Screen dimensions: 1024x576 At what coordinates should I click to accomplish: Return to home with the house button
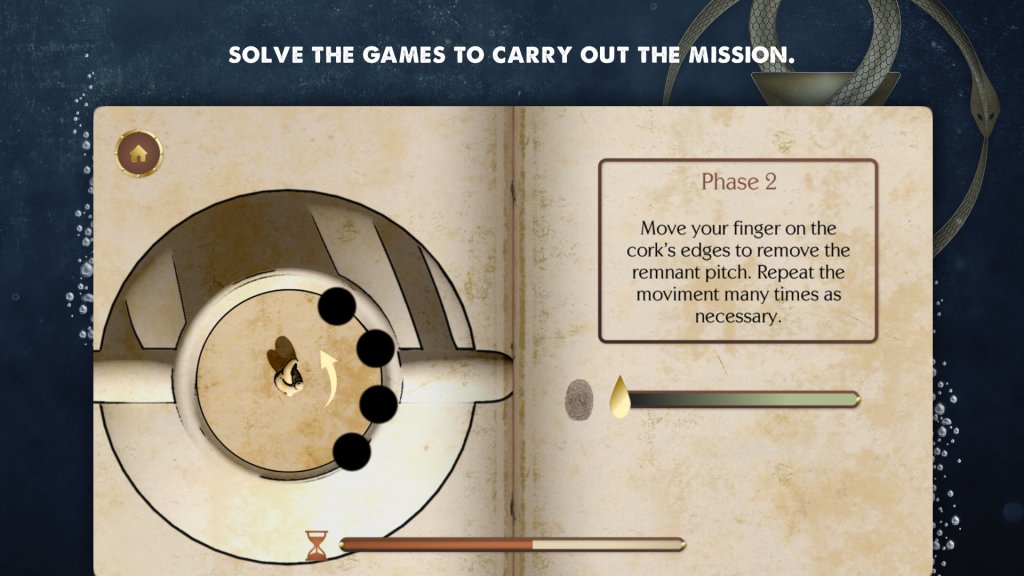(x=140, y=154)
